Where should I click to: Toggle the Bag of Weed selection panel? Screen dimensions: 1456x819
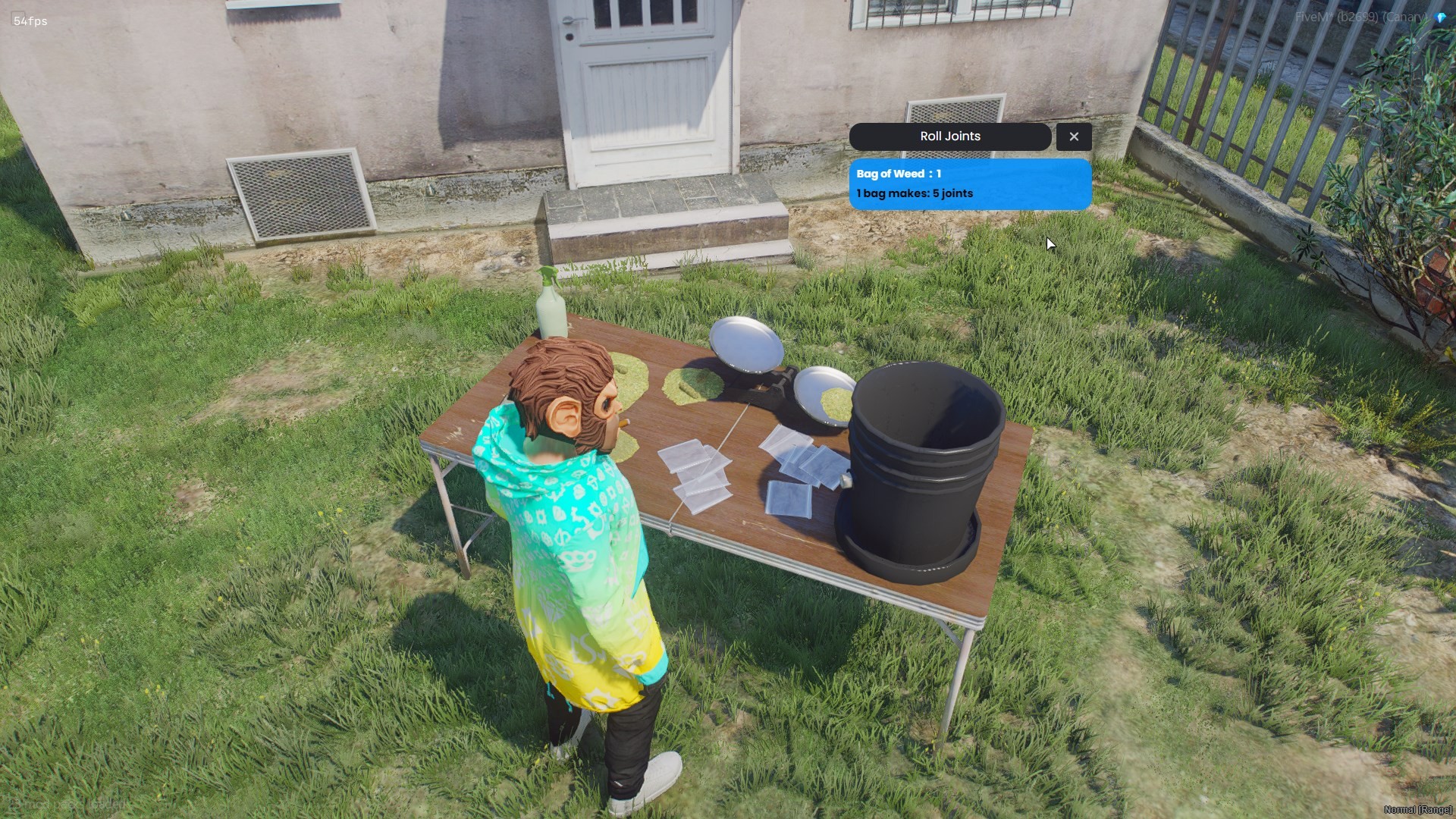pyautogui.click(x=971, y=184)
